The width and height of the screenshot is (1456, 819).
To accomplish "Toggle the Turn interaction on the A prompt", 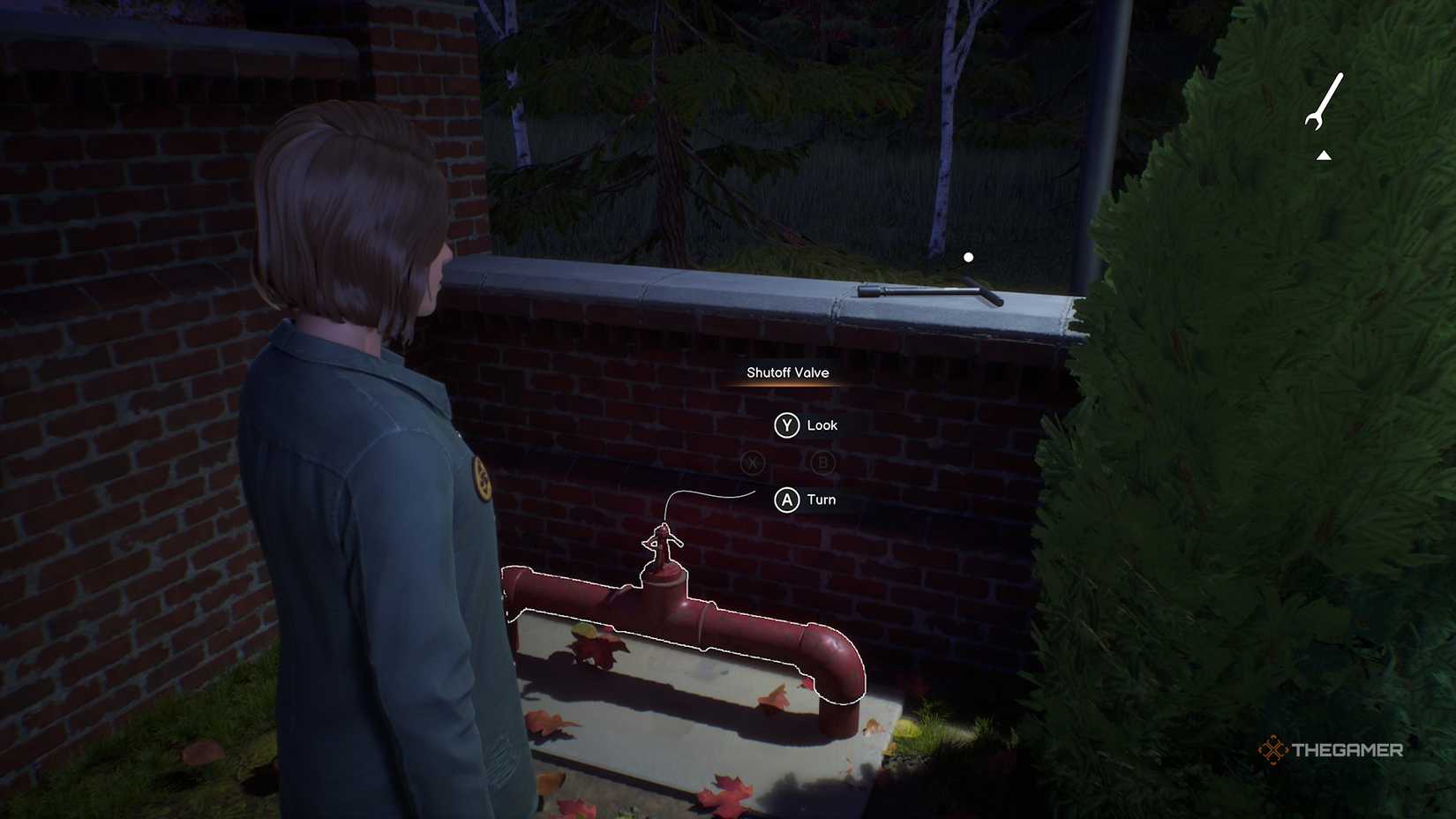I will click(785, 500).
